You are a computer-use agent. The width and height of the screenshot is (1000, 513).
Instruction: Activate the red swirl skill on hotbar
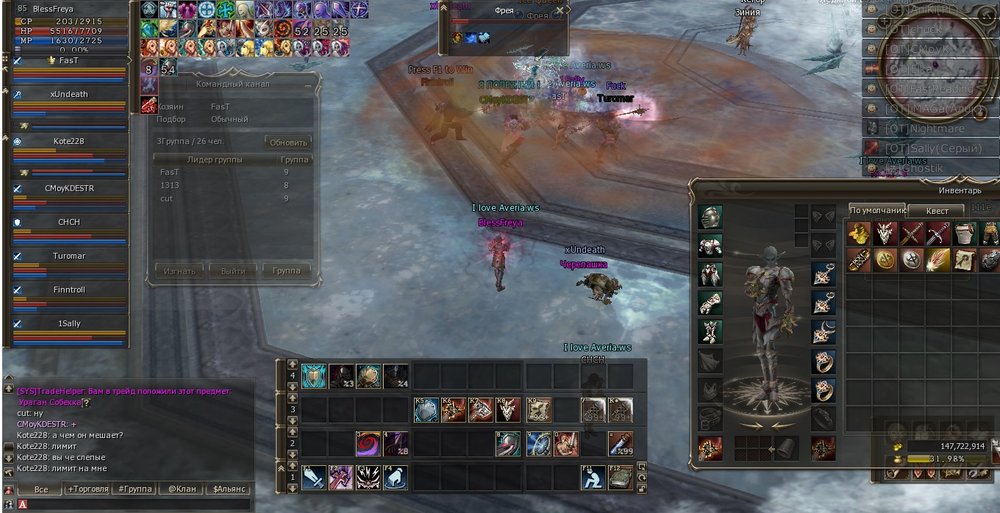click(369, 443)
